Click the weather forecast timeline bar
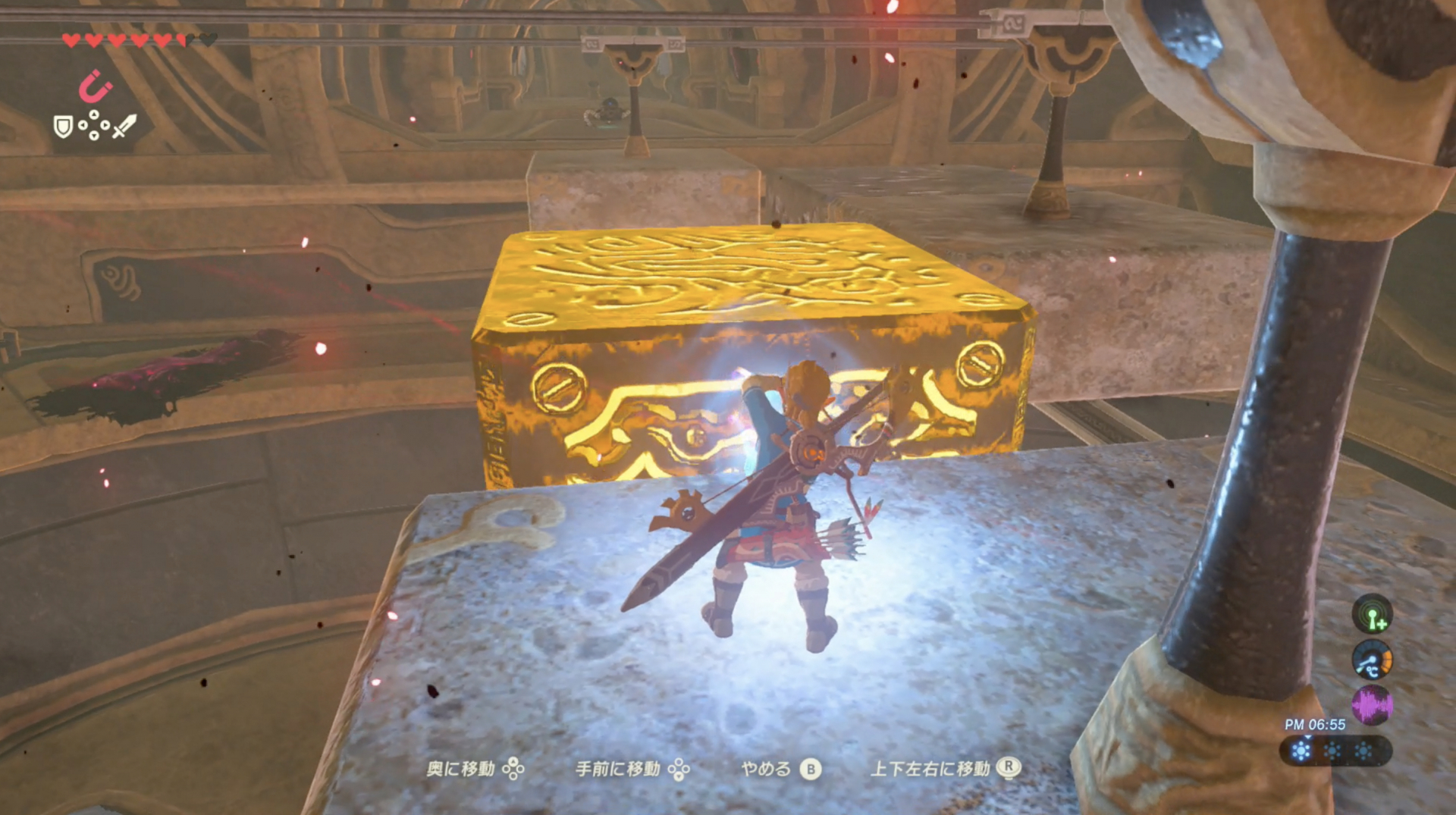The height and width of the screenshot is (815, 1456). coord(1340,750)
